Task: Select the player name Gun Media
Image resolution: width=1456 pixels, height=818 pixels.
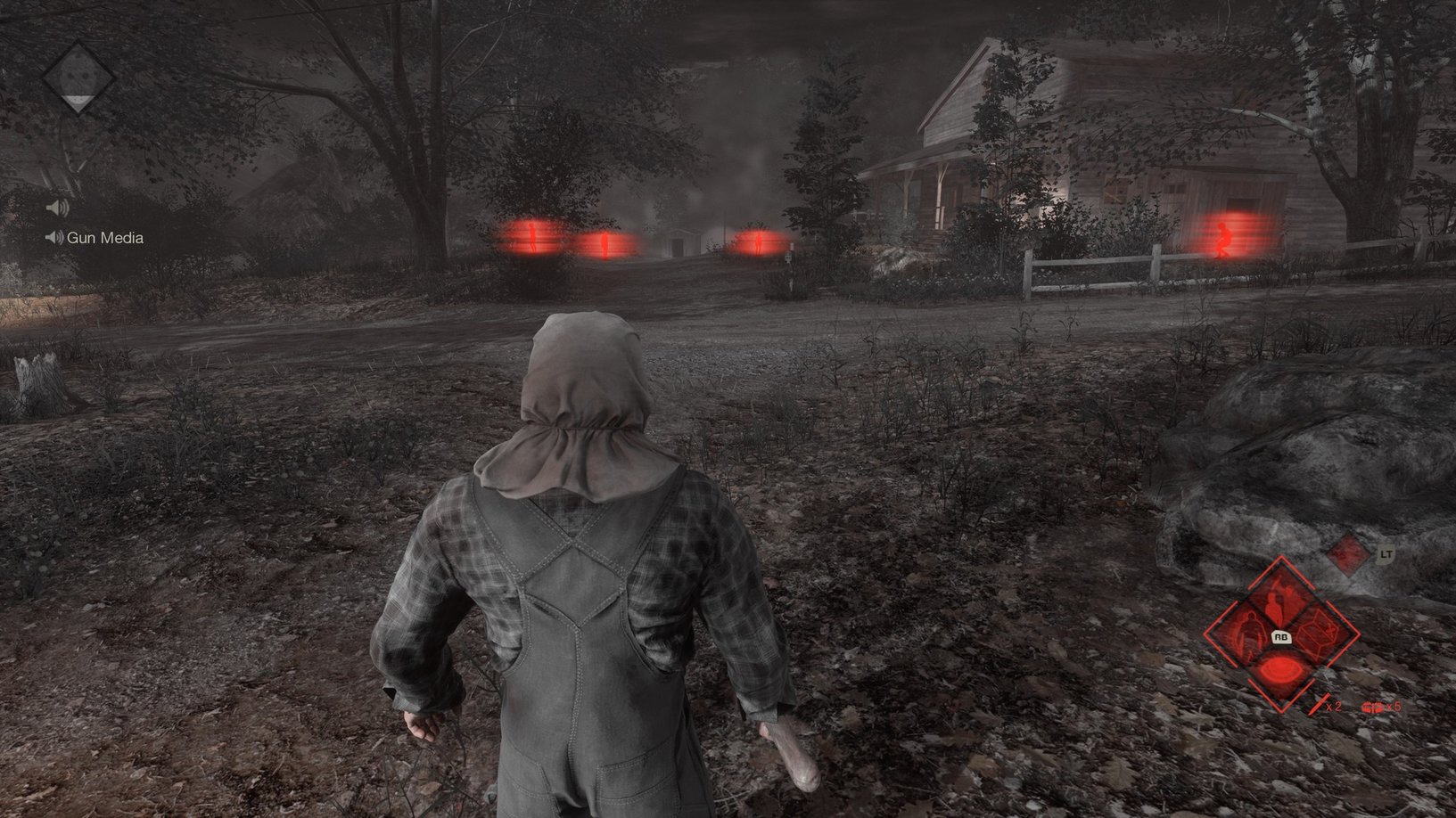Action: click(106, 238)
